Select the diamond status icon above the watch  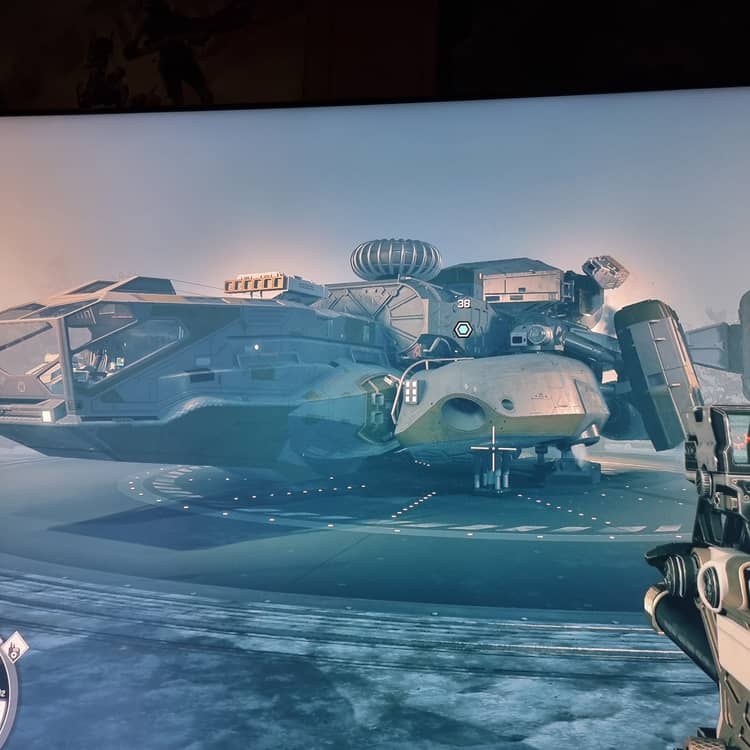pos(14,649)
